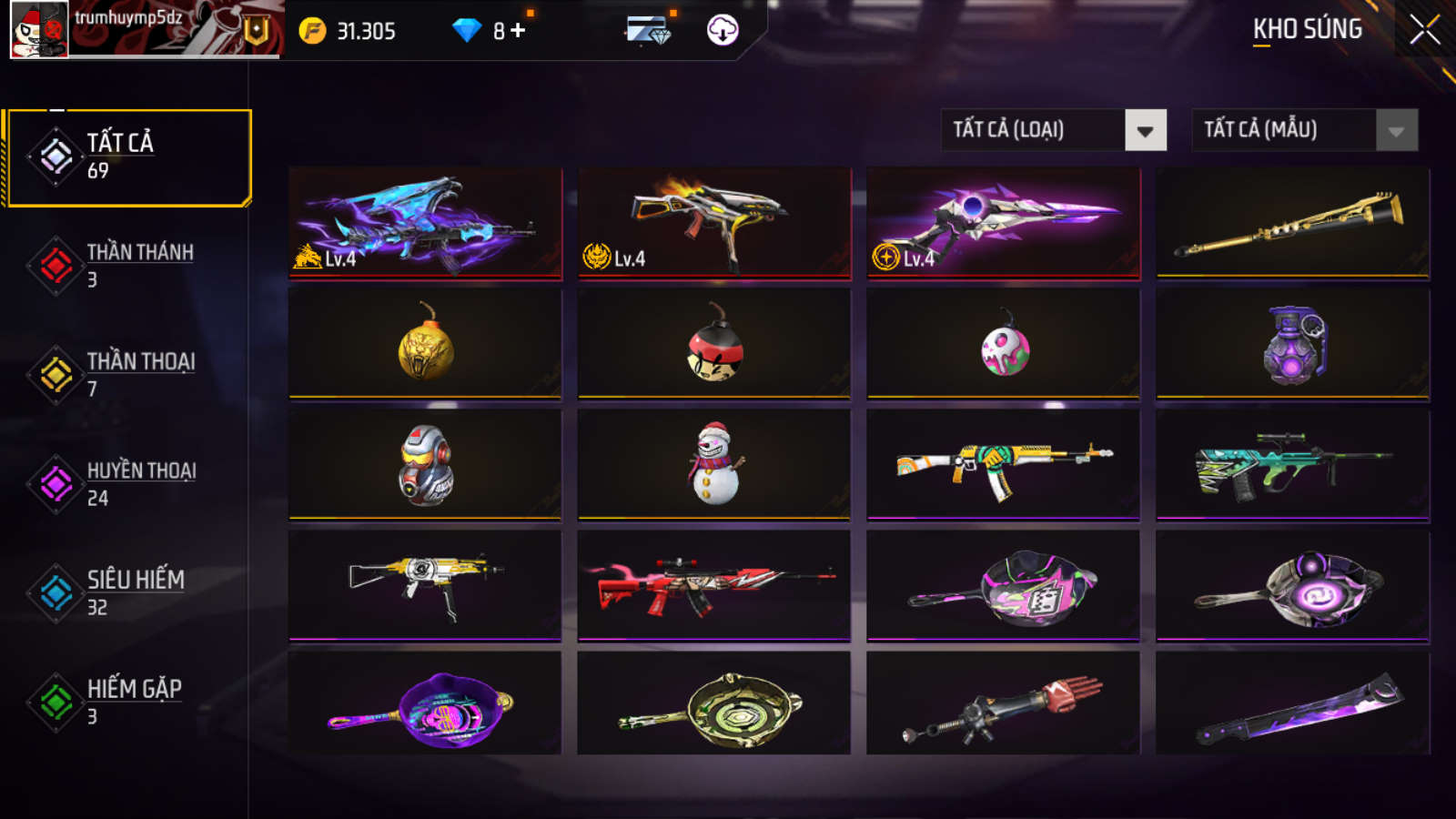Open the TẤT CẢ (LOẠI) dropdown
This screenshot has height=819, width=1456.
1028,129
